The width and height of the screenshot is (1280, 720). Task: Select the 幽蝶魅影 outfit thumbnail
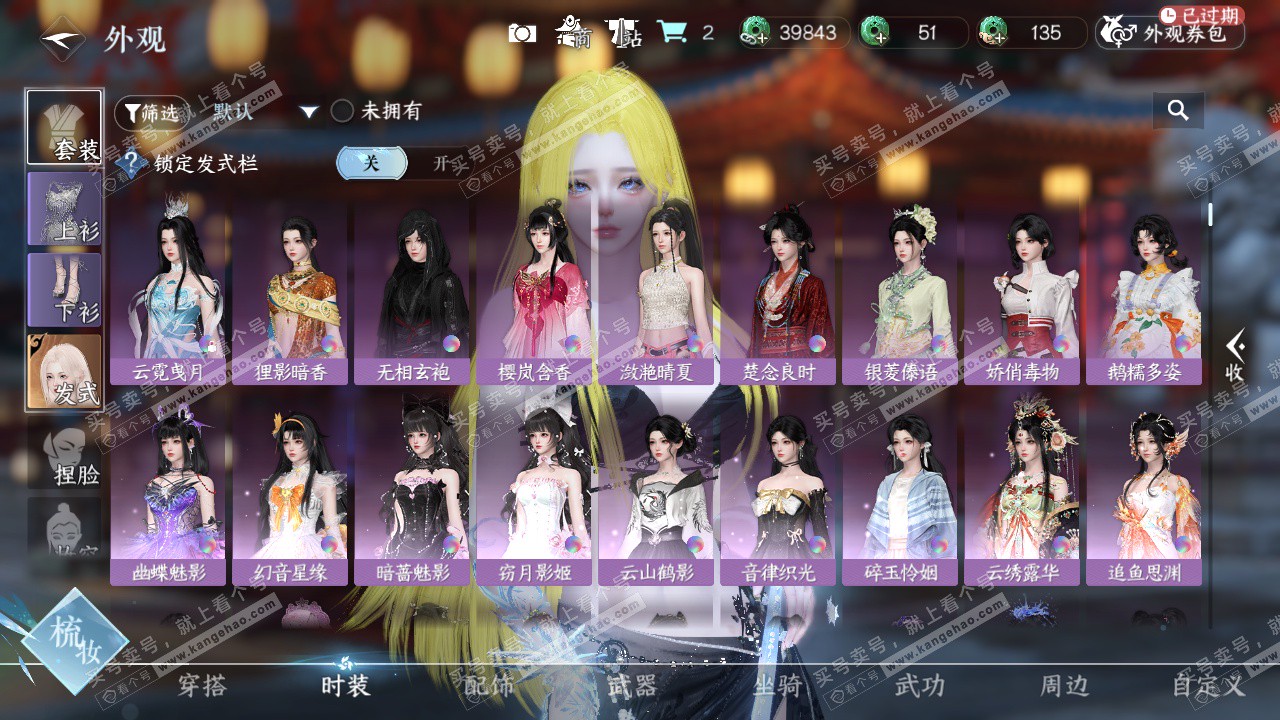tap(170, 492)
